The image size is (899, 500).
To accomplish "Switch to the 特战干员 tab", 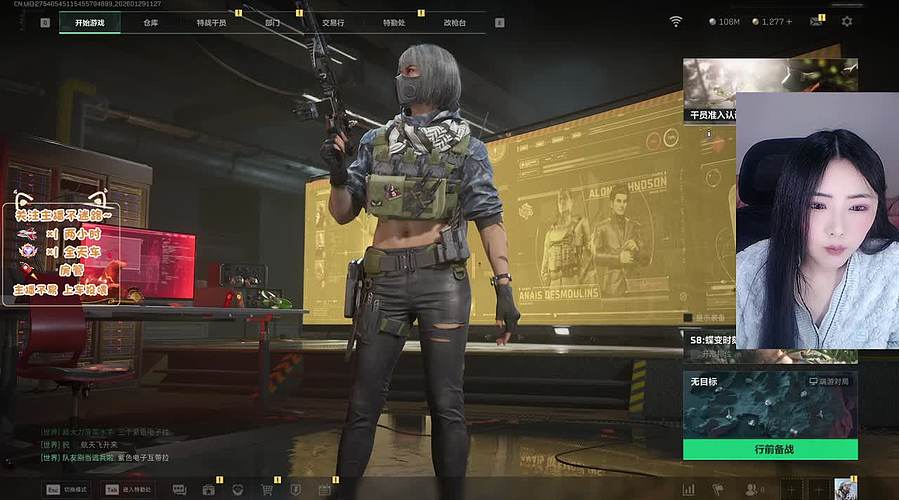I will pos(211,22).
